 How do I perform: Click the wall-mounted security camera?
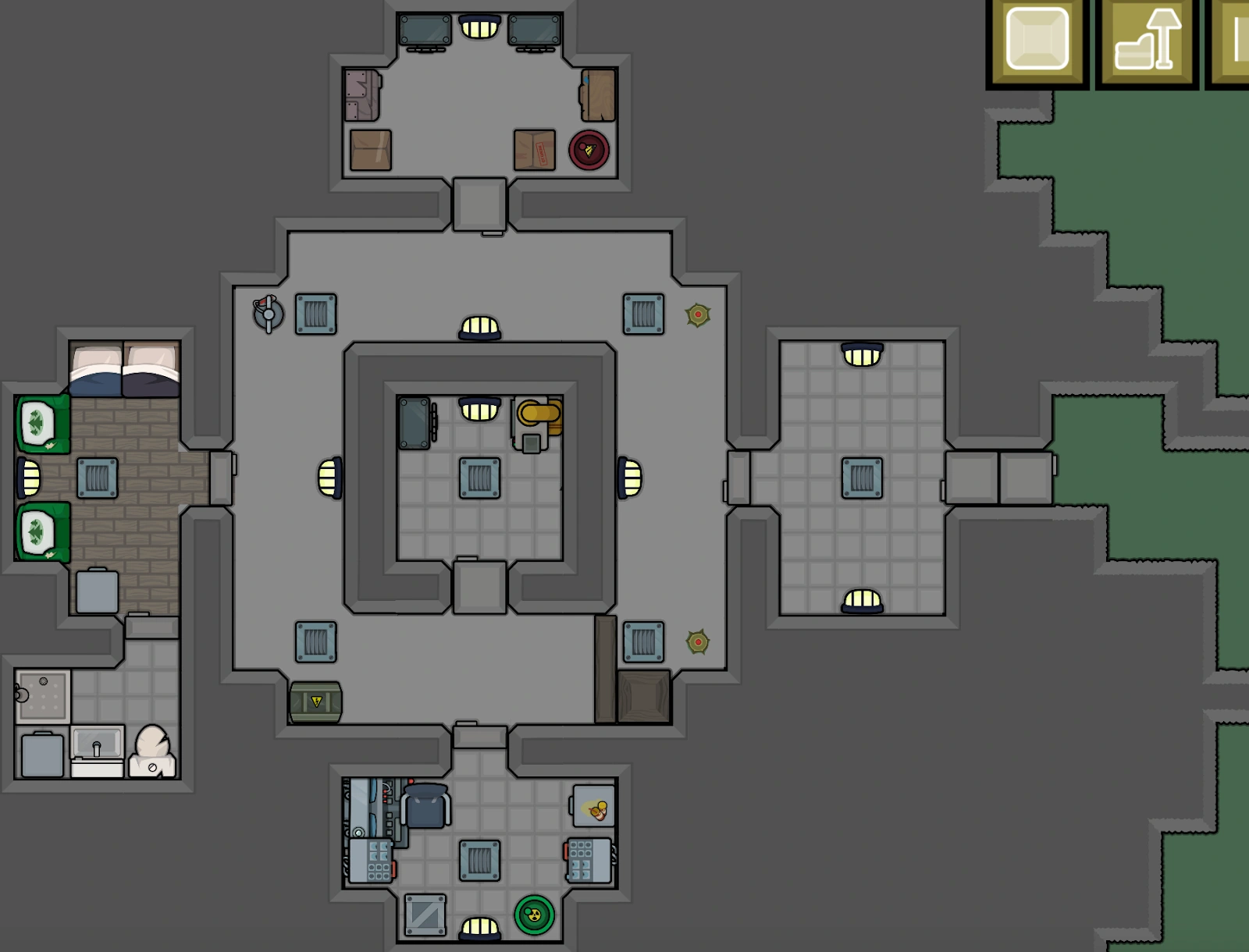(x=265, y=311)
